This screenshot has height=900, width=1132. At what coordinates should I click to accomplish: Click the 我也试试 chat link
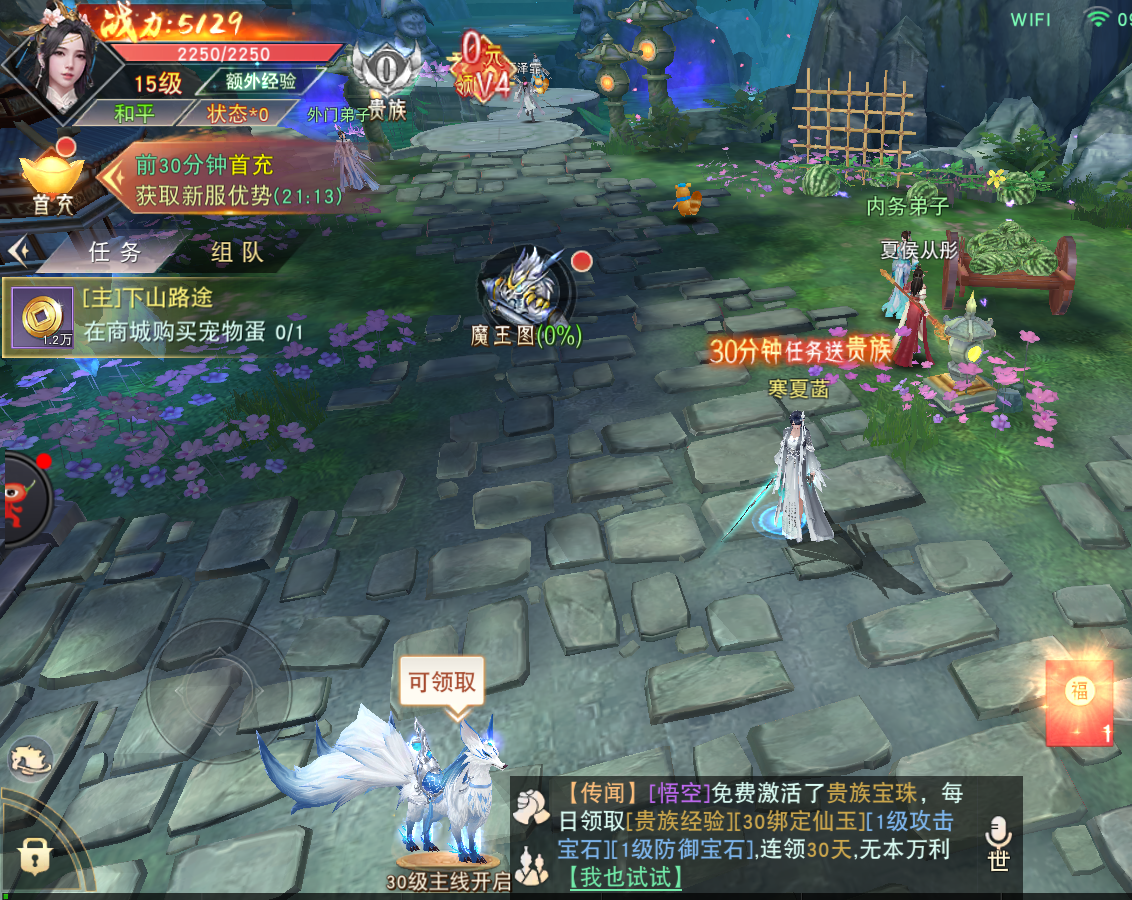click(x=625, y=877)
